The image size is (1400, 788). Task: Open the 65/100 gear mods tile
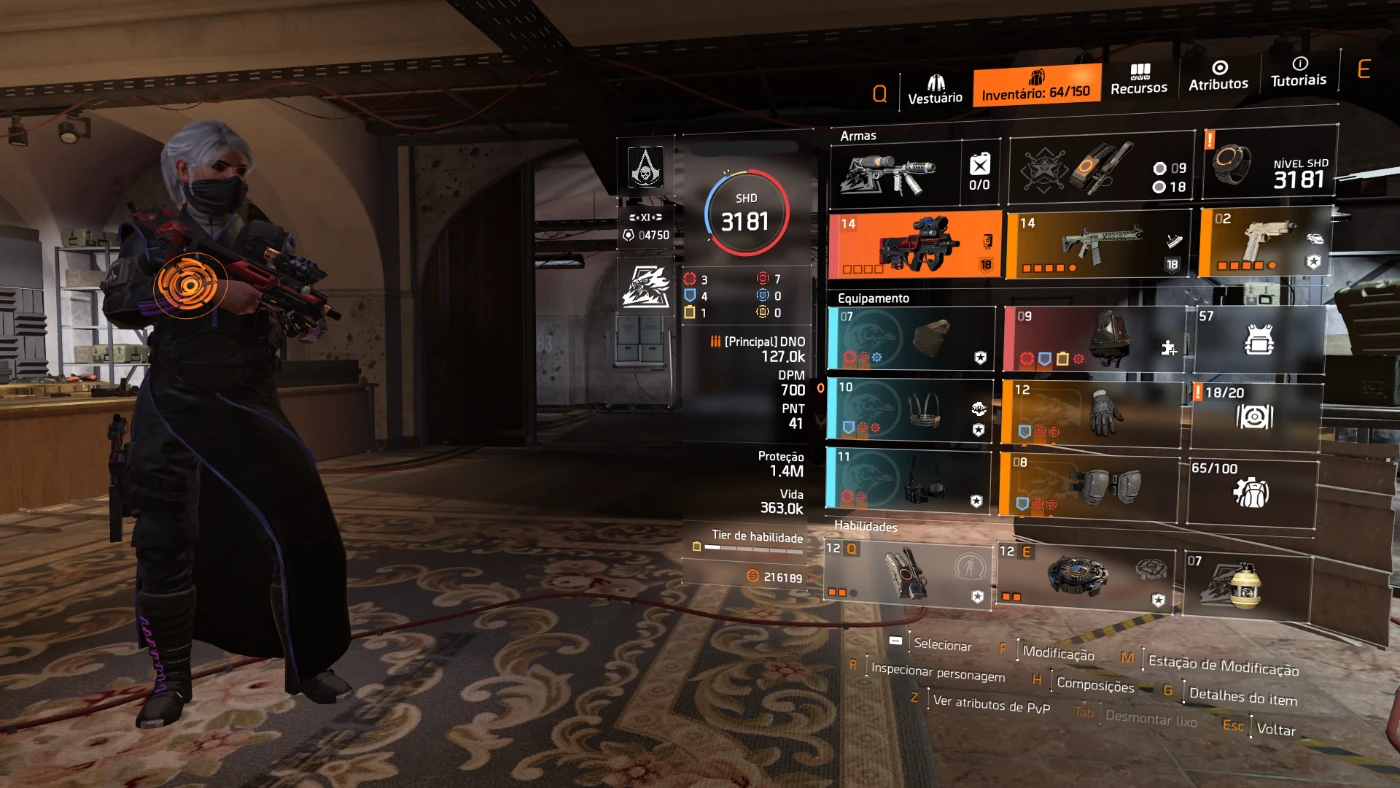pos(1252,491)
